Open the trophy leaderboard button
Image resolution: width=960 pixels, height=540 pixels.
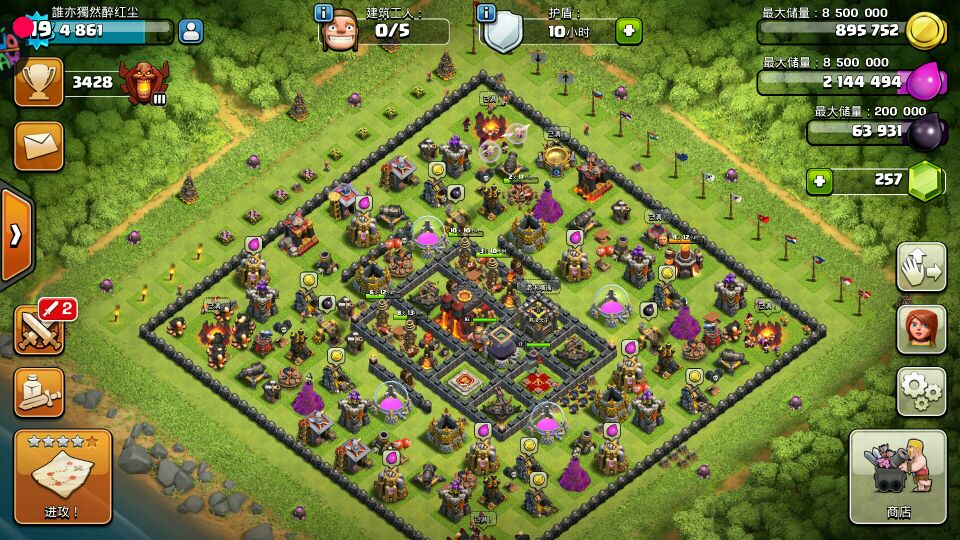38,82
